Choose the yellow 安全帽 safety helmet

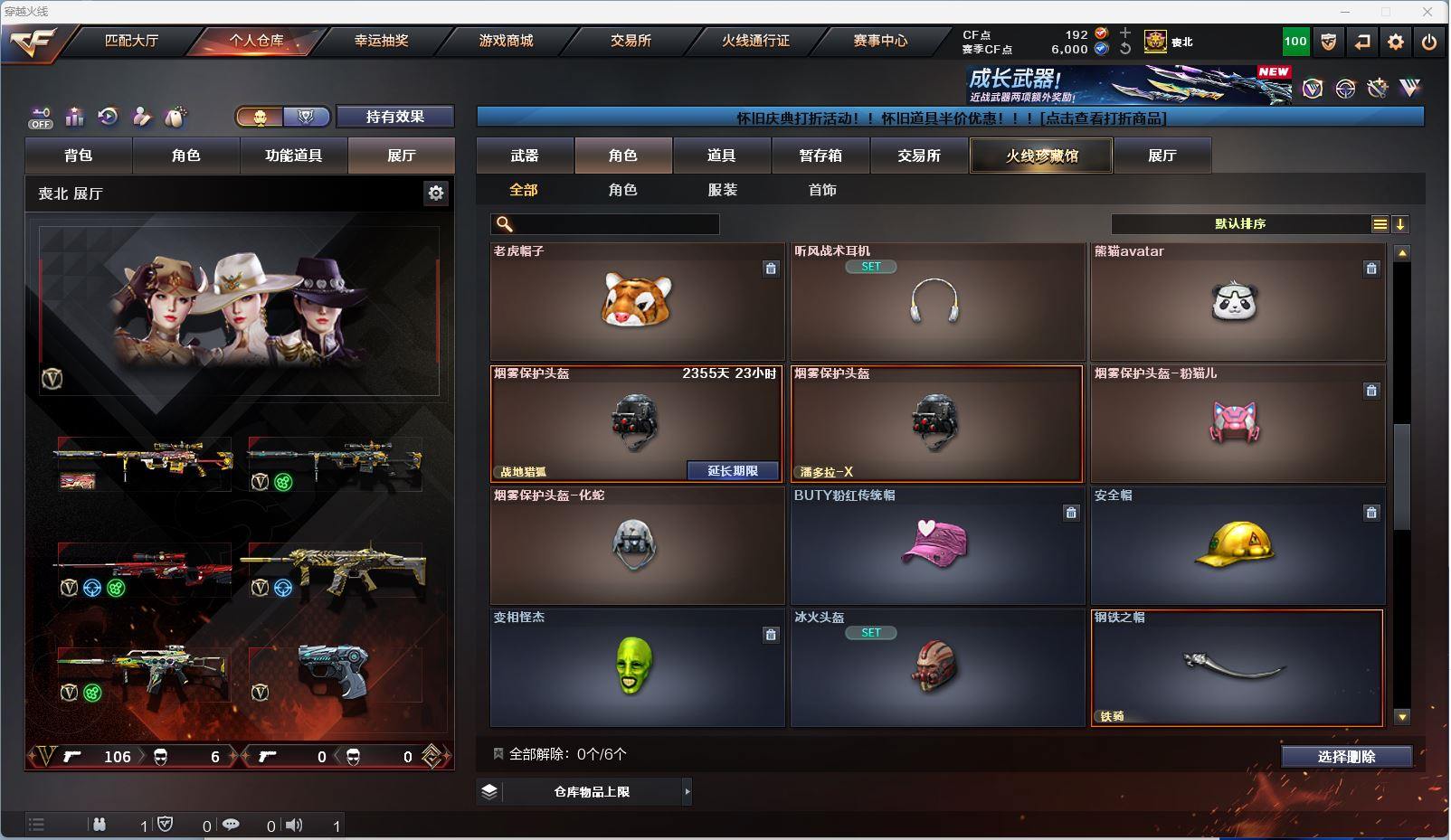pos(1237,546)
